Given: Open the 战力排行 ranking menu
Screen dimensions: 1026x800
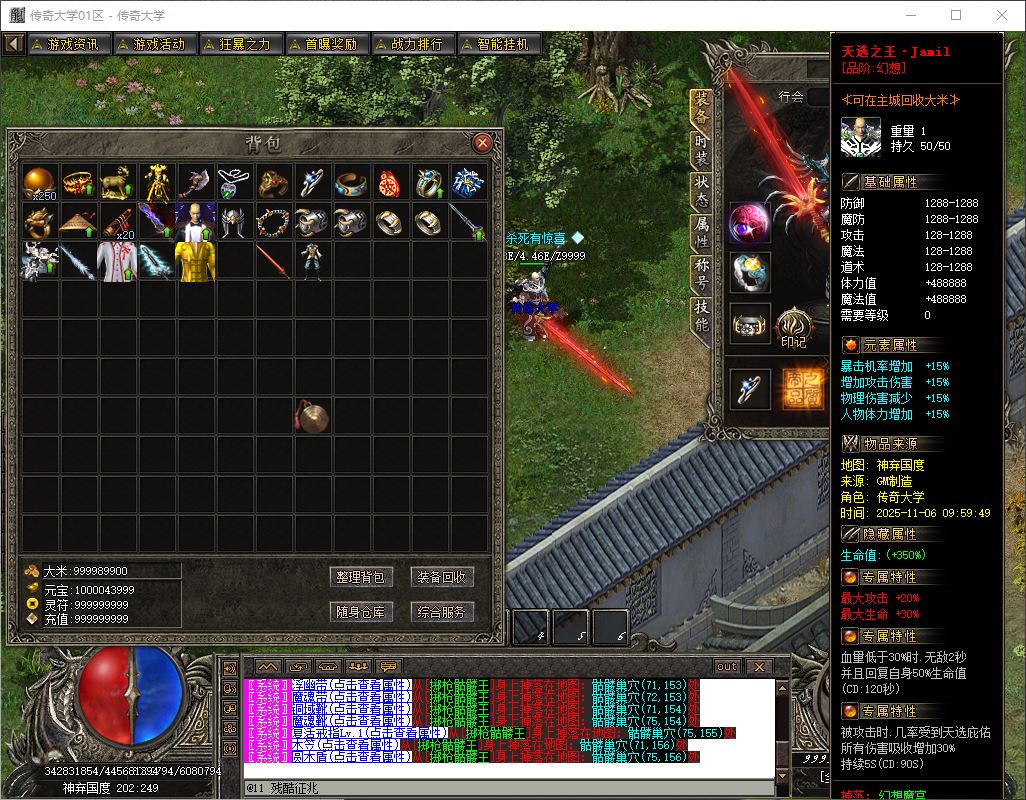Looking at the screenshot, I should coord(411,44).
